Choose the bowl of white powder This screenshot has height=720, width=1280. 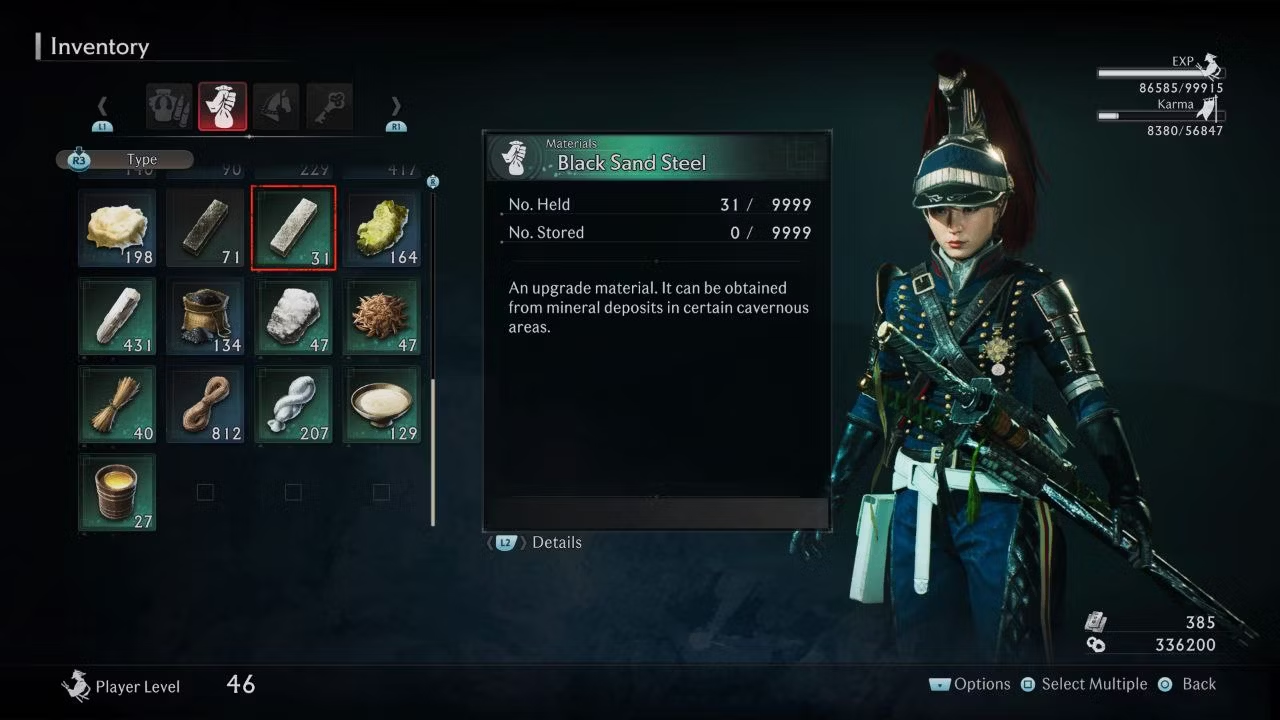pyautogui.click(x=381, y=404)
